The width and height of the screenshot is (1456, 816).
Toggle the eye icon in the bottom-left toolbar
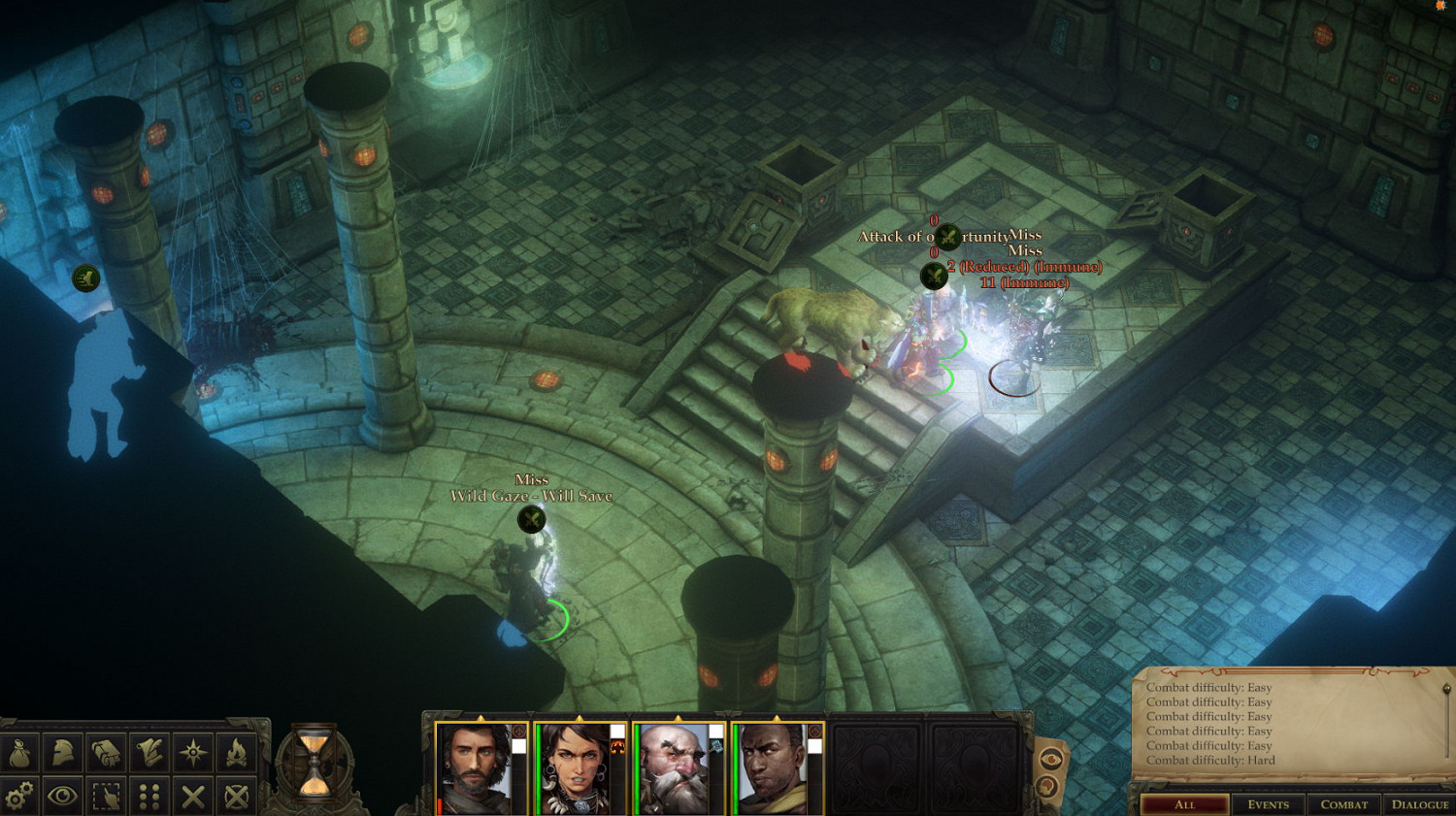point(63,797)
